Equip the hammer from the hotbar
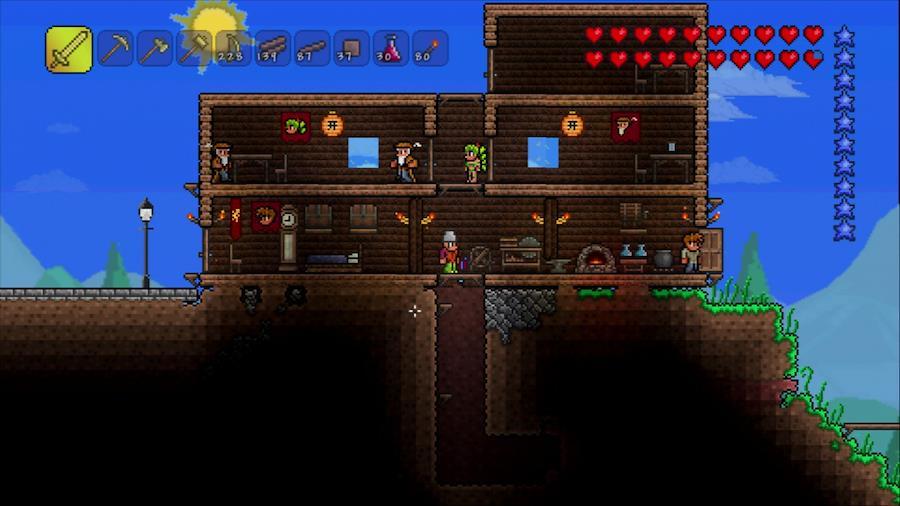 [x=194, y=48]
